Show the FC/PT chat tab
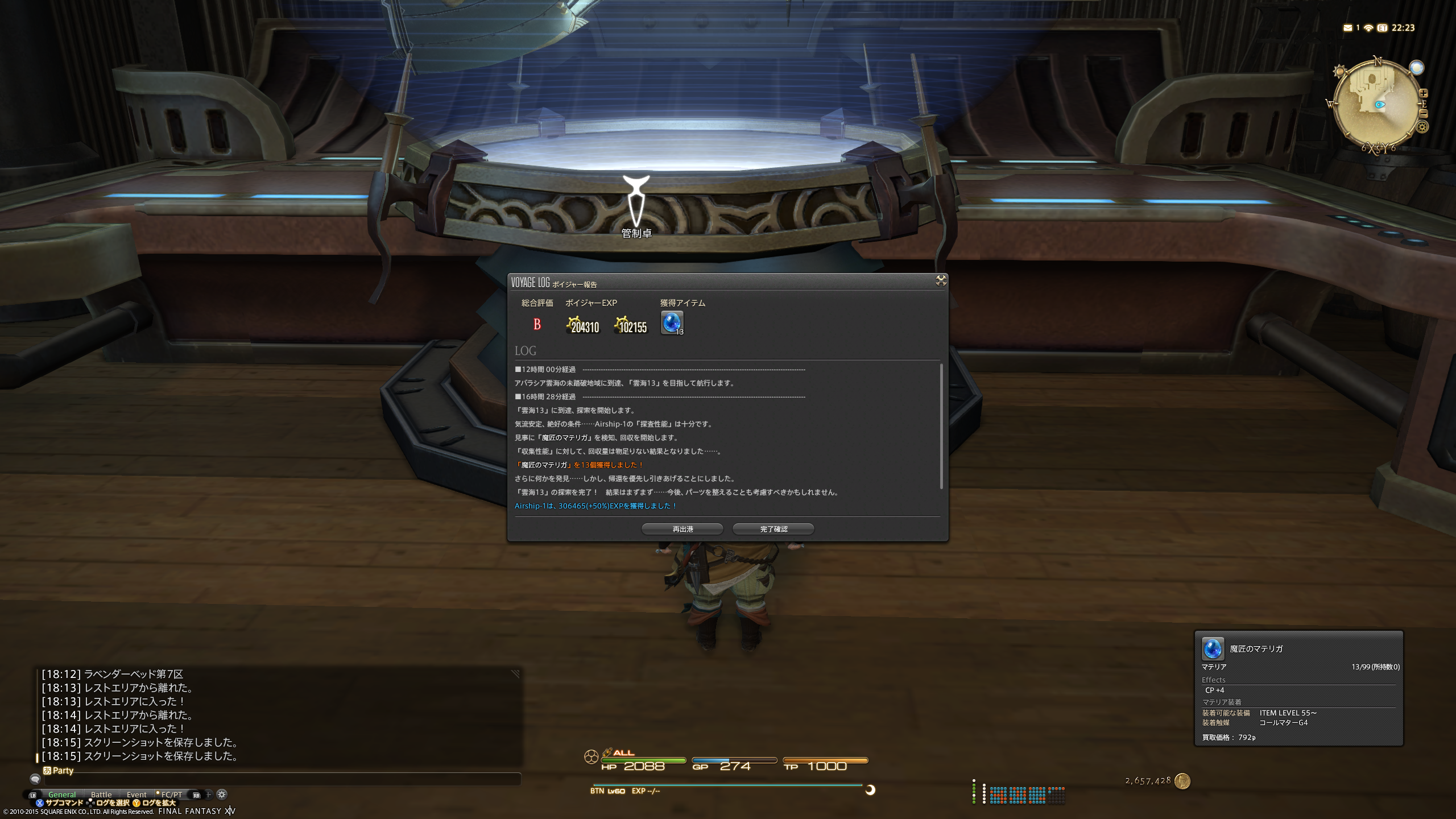1456x819 pixels. 171,795
